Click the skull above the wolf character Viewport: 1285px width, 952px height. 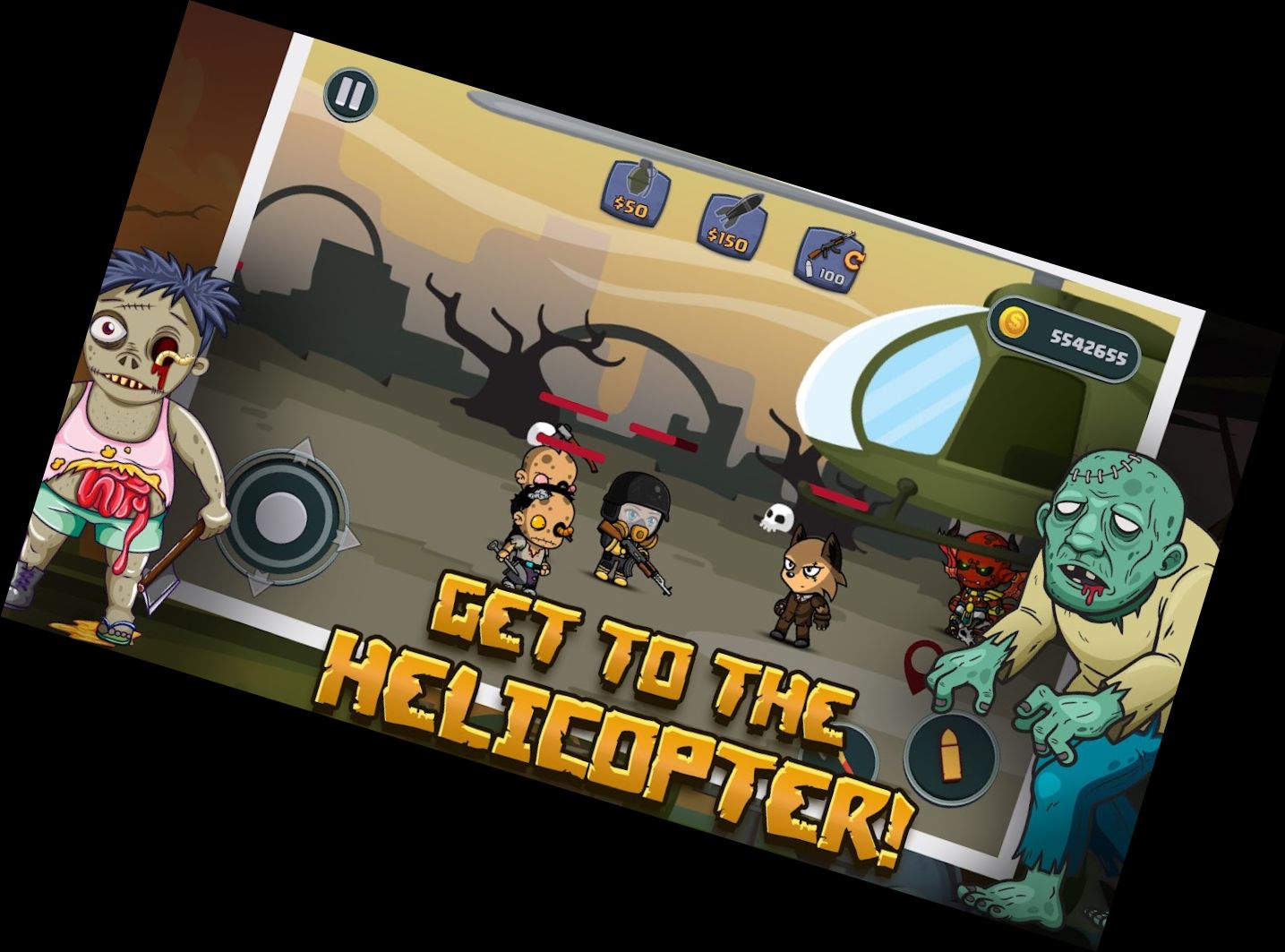click(x=775, y=517)
